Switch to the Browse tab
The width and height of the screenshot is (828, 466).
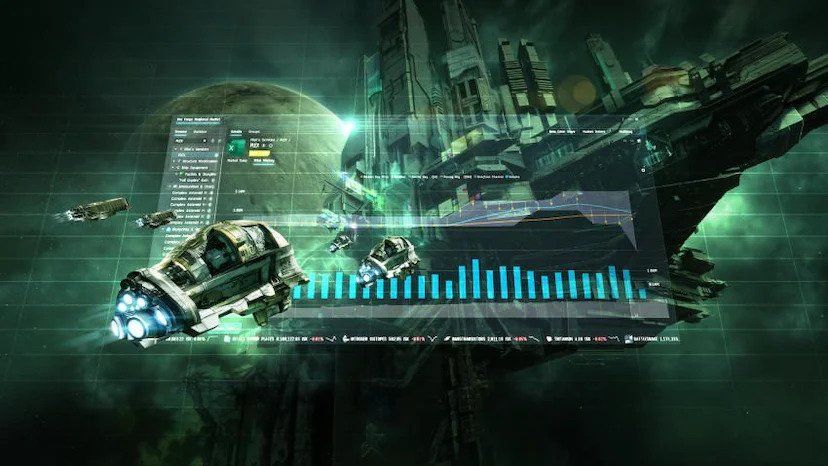click(182, 131)
